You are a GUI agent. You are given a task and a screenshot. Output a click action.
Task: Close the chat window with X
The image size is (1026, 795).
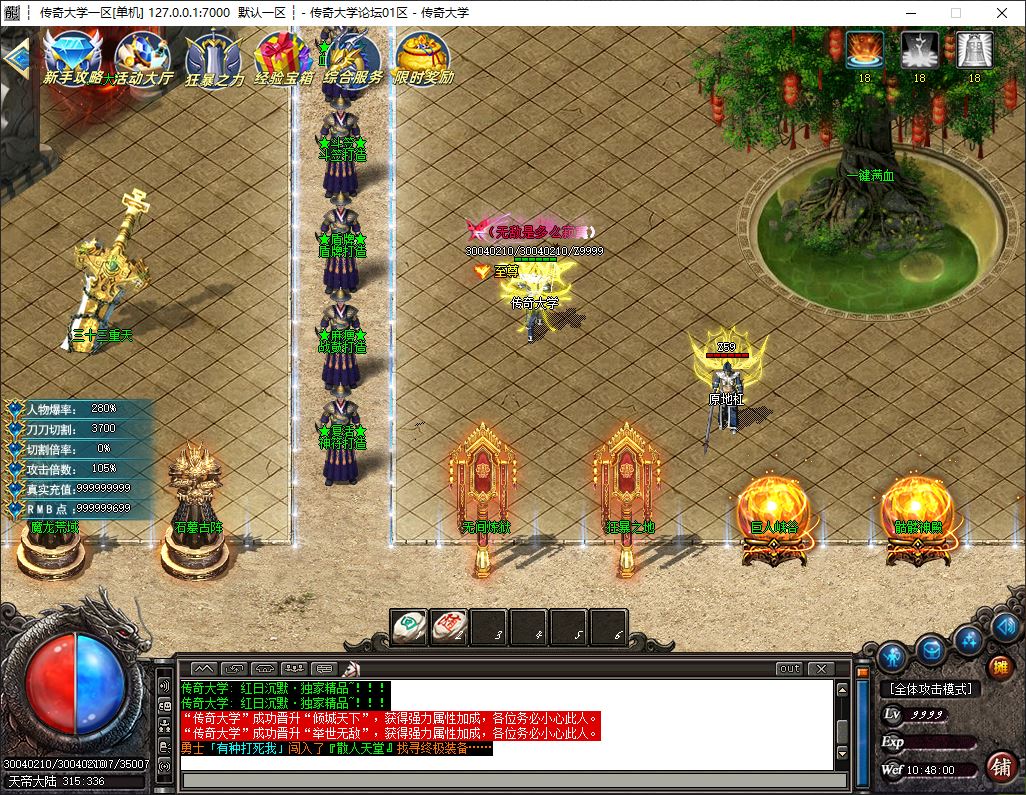click(821, 668)
